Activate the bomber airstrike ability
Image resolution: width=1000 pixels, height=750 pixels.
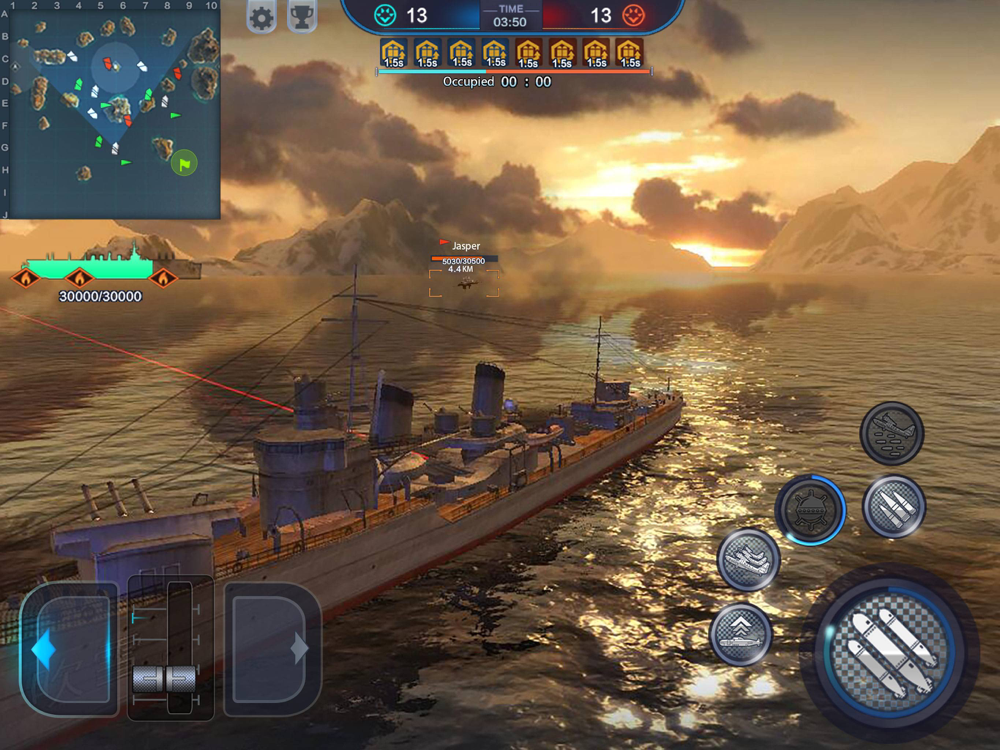pyautogui.click(x=891, y=433)
